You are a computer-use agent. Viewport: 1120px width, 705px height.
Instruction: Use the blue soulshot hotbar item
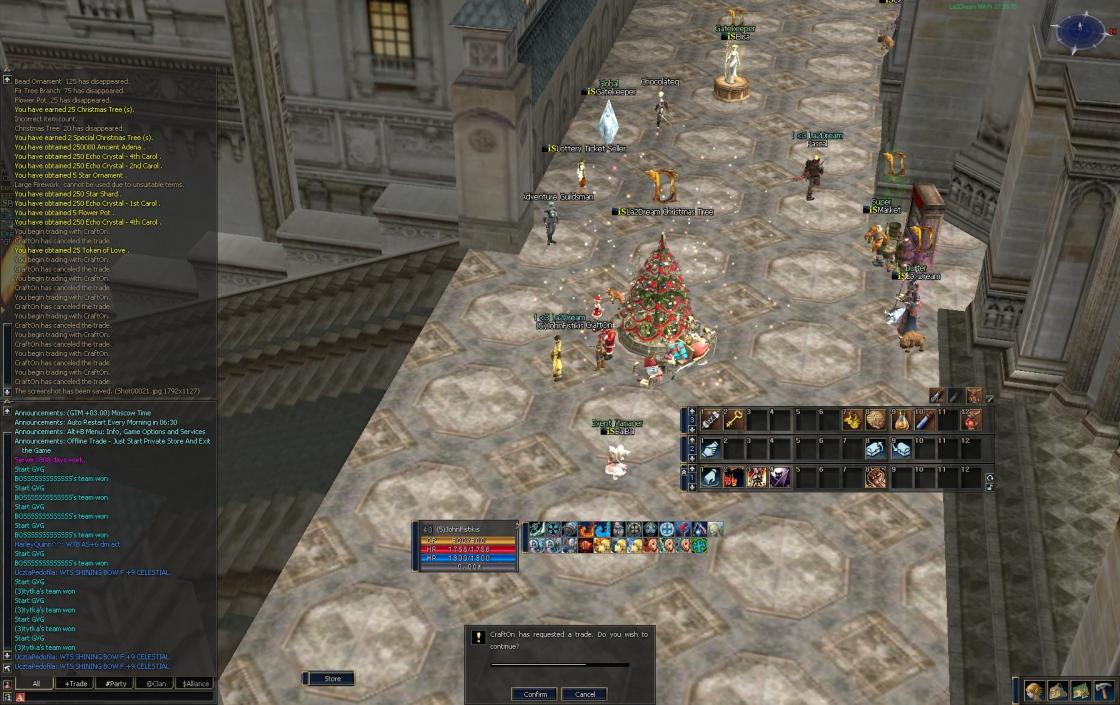923,420
